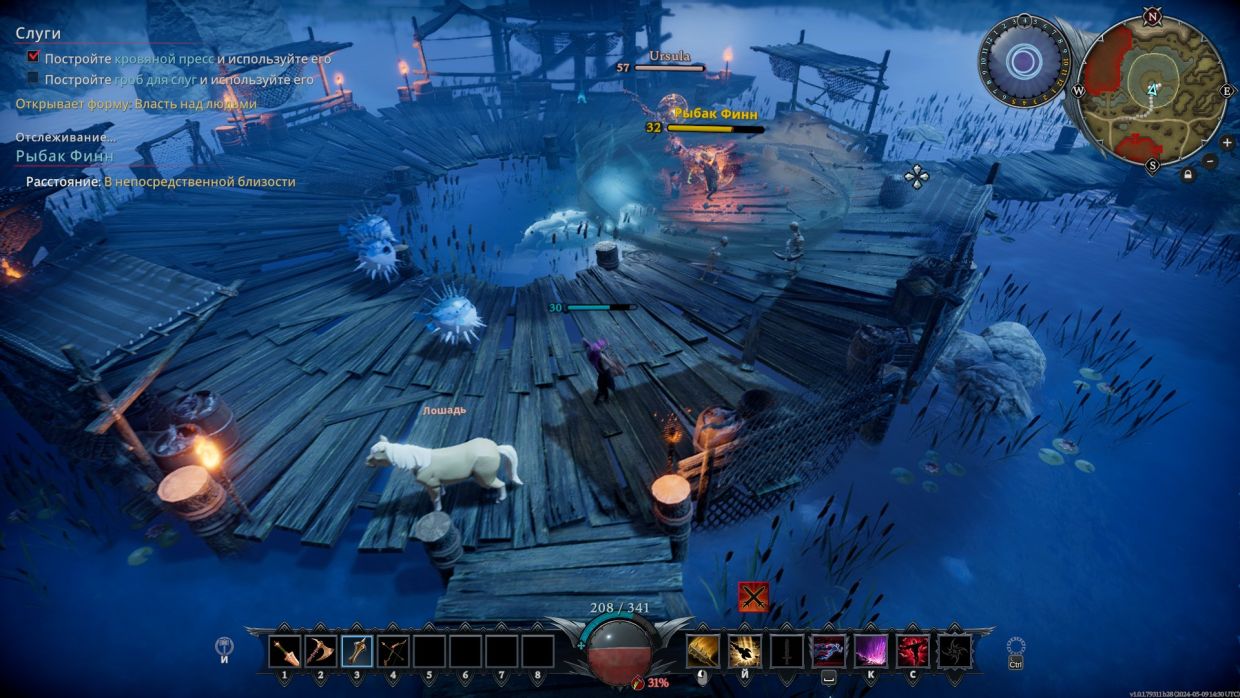This screenshot has height=698, width=1240.
Task: Open the "Слуги" quest tracker title
Action: point(38,33)
